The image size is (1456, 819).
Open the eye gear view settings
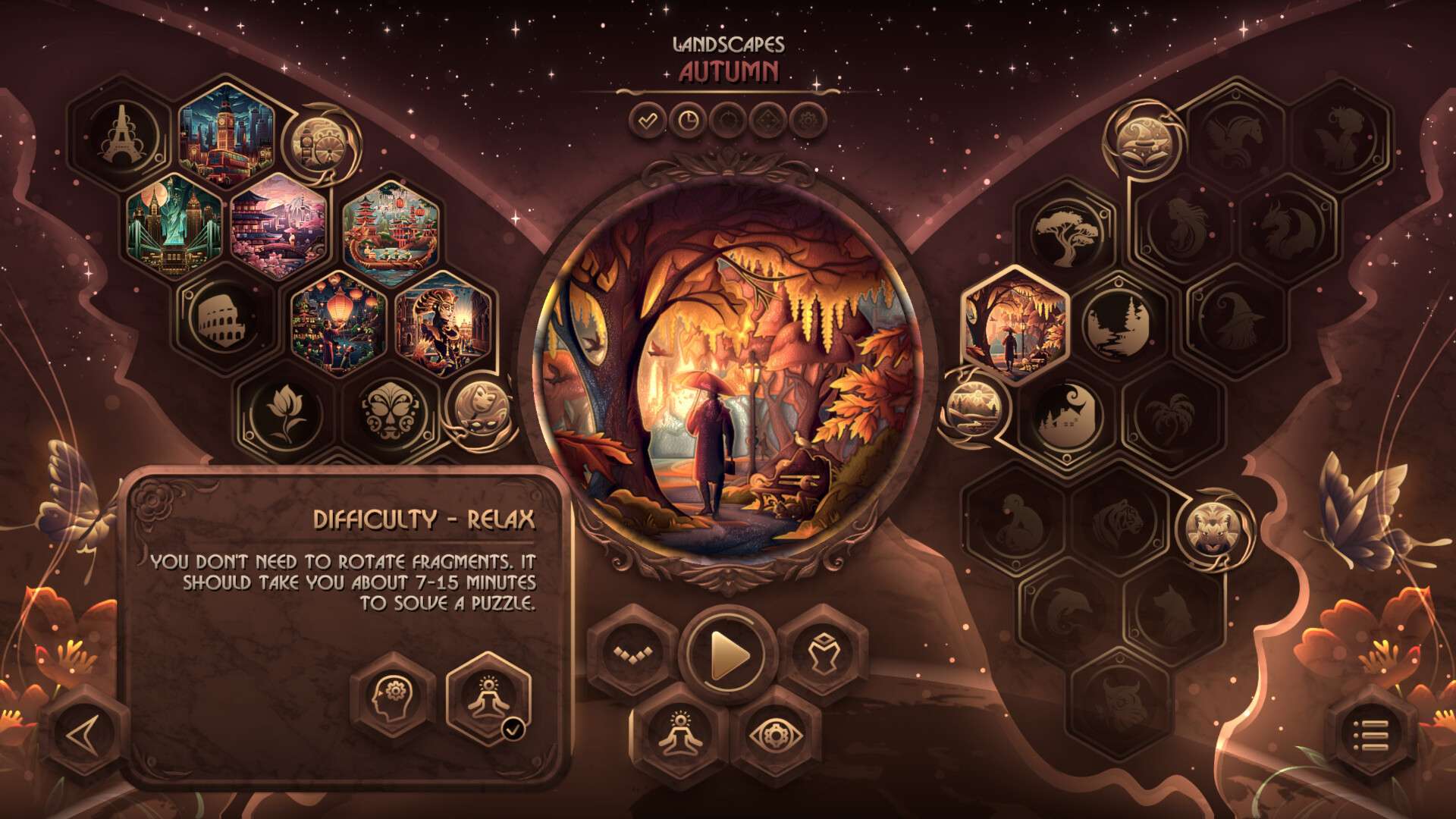point(775,733)
